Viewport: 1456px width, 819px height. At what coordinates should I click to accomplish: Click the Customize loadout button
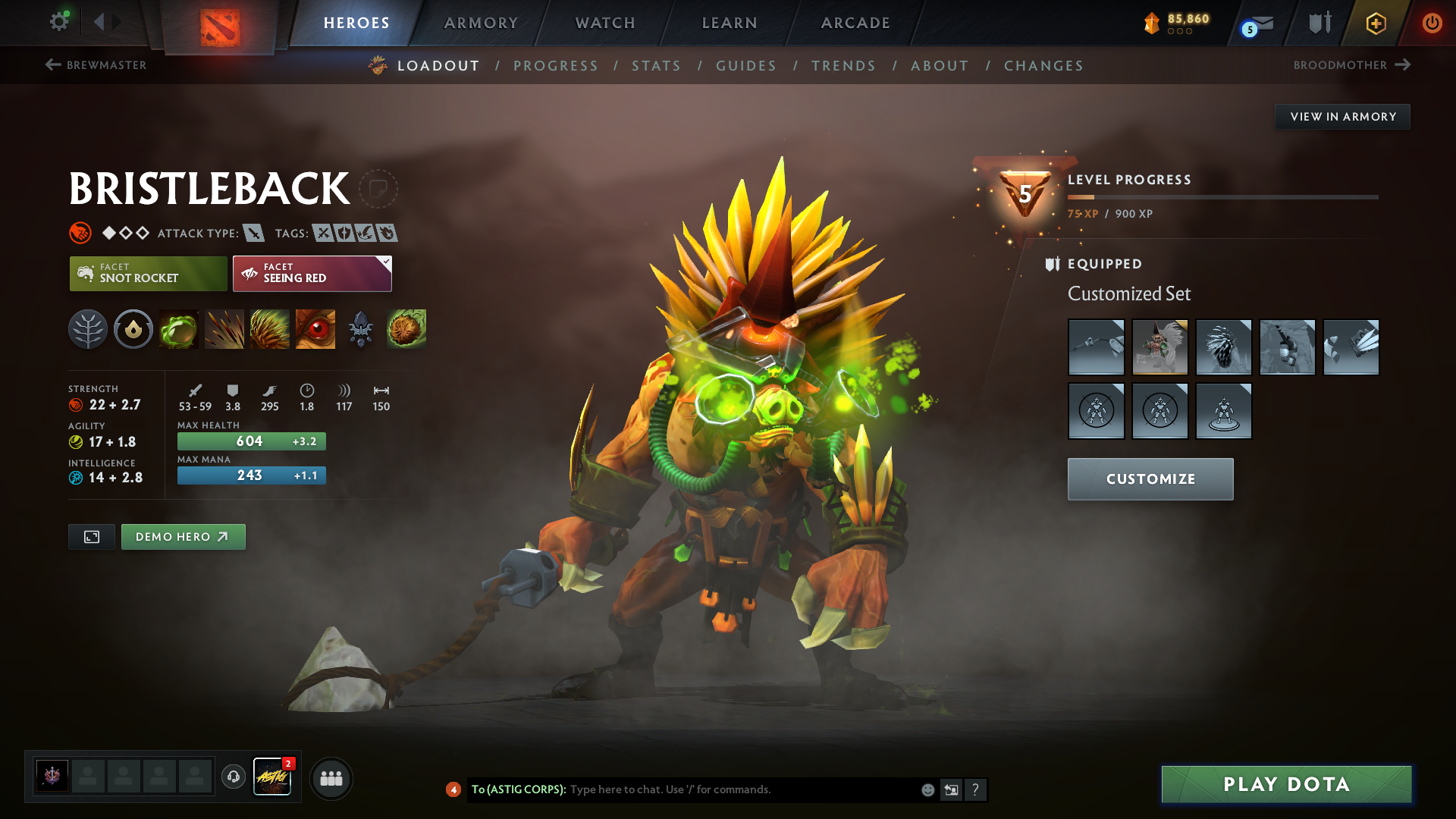(x=1150, y=479)
